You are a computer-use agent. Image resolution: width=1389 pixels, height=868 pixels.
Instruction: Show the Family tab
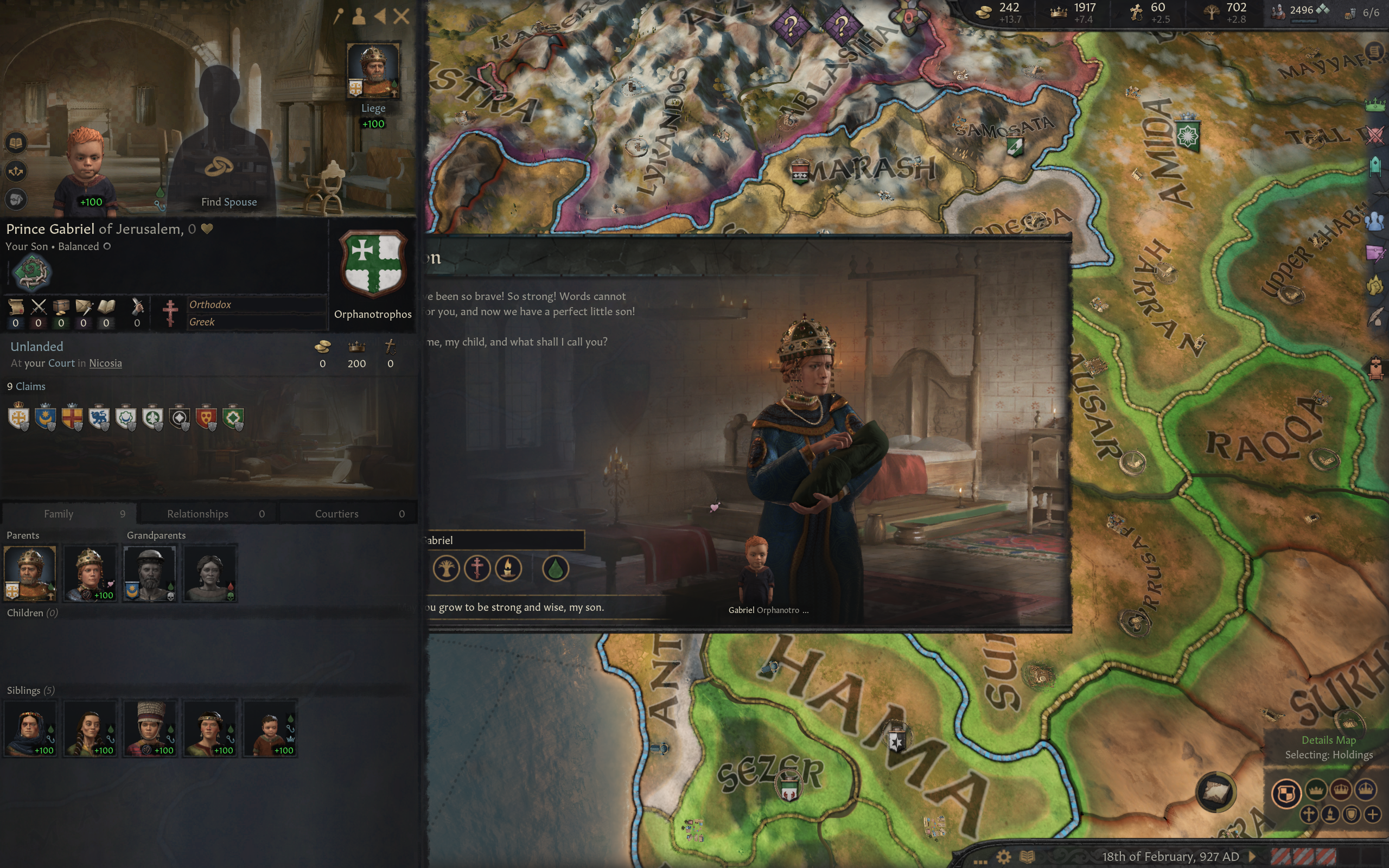tap(70, 513)
